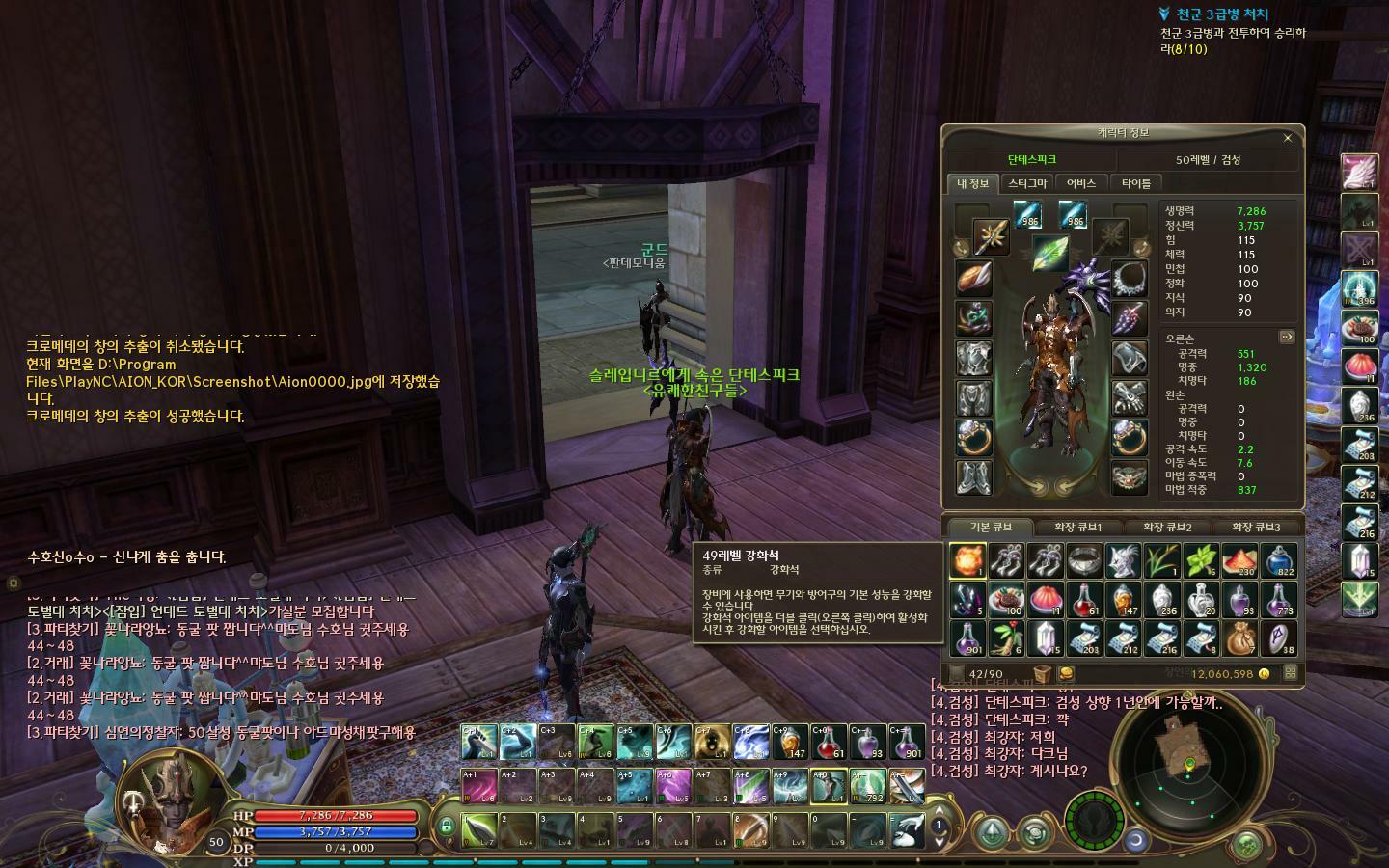Close the character info window
1389x868 pixels.
tap(1287, 138)
